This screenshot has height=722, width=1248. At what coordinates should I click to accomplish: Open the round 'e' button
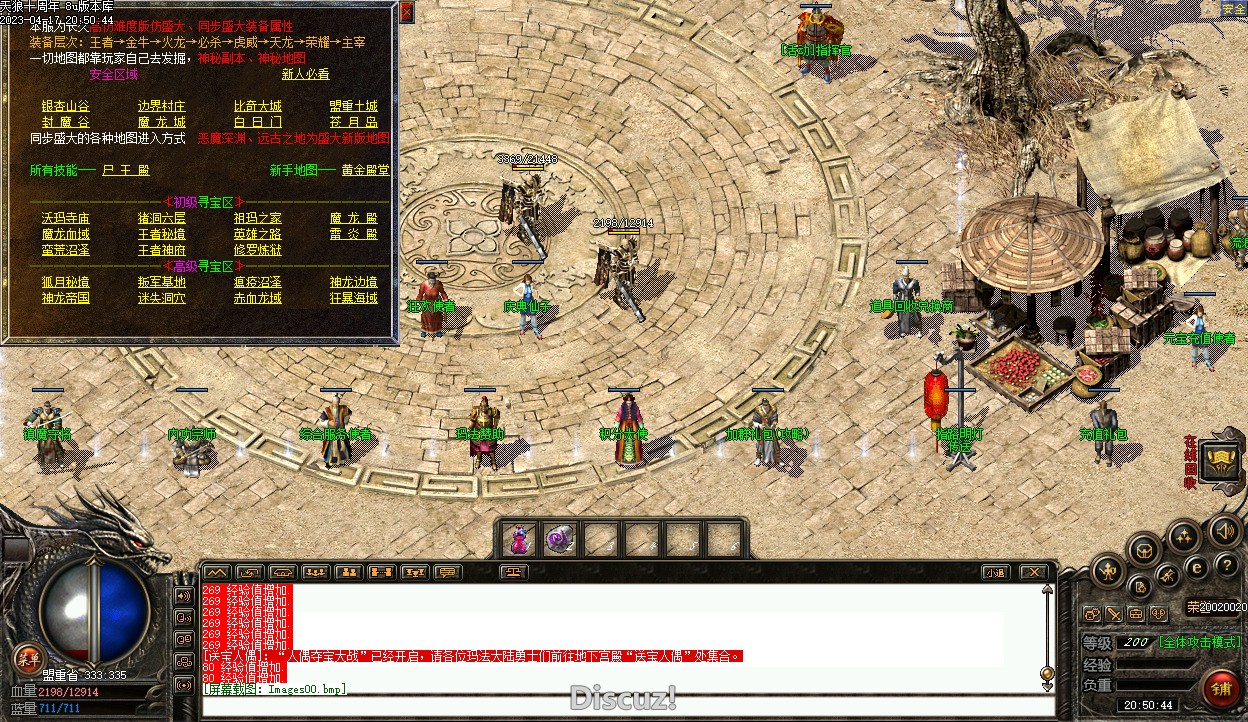click(x=1196, y=568)
